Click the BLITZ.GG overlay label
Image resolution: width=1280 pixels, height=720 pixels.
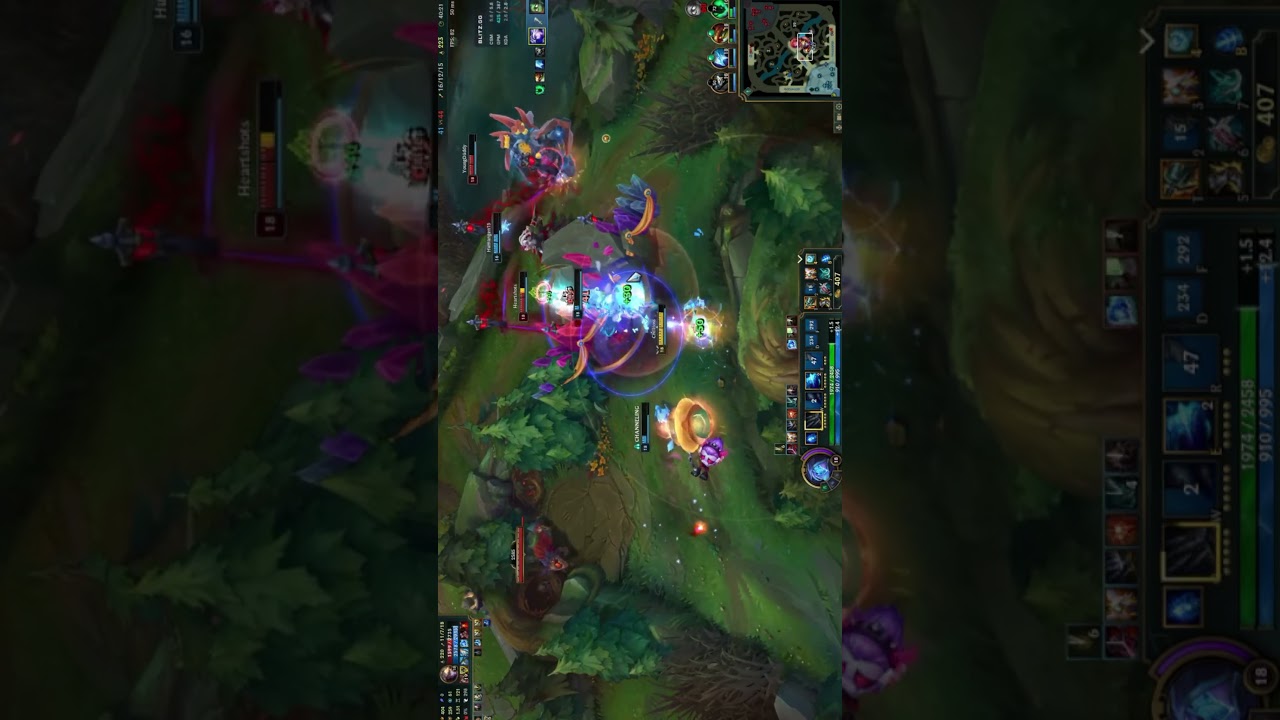click(x=480, y=29)
